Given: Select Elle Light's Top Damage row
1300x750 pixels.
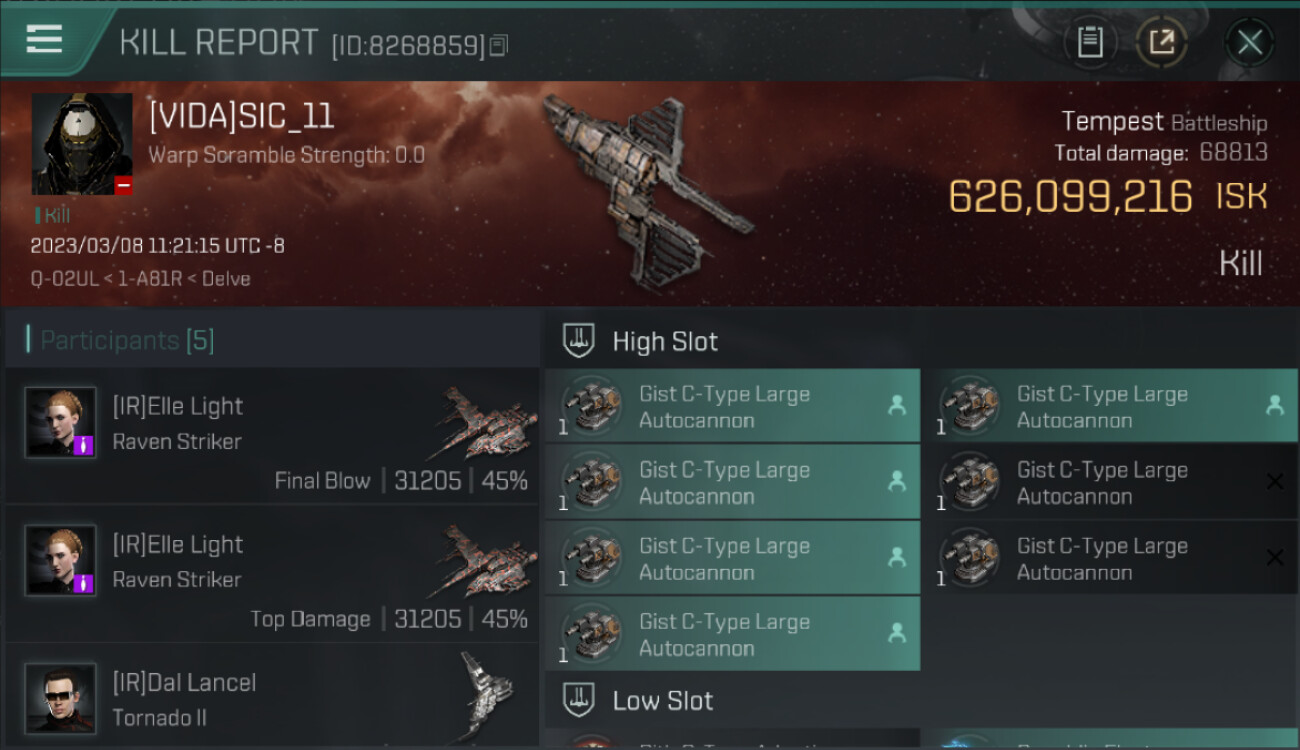Looking at the screenshot, I should point(272,575).
